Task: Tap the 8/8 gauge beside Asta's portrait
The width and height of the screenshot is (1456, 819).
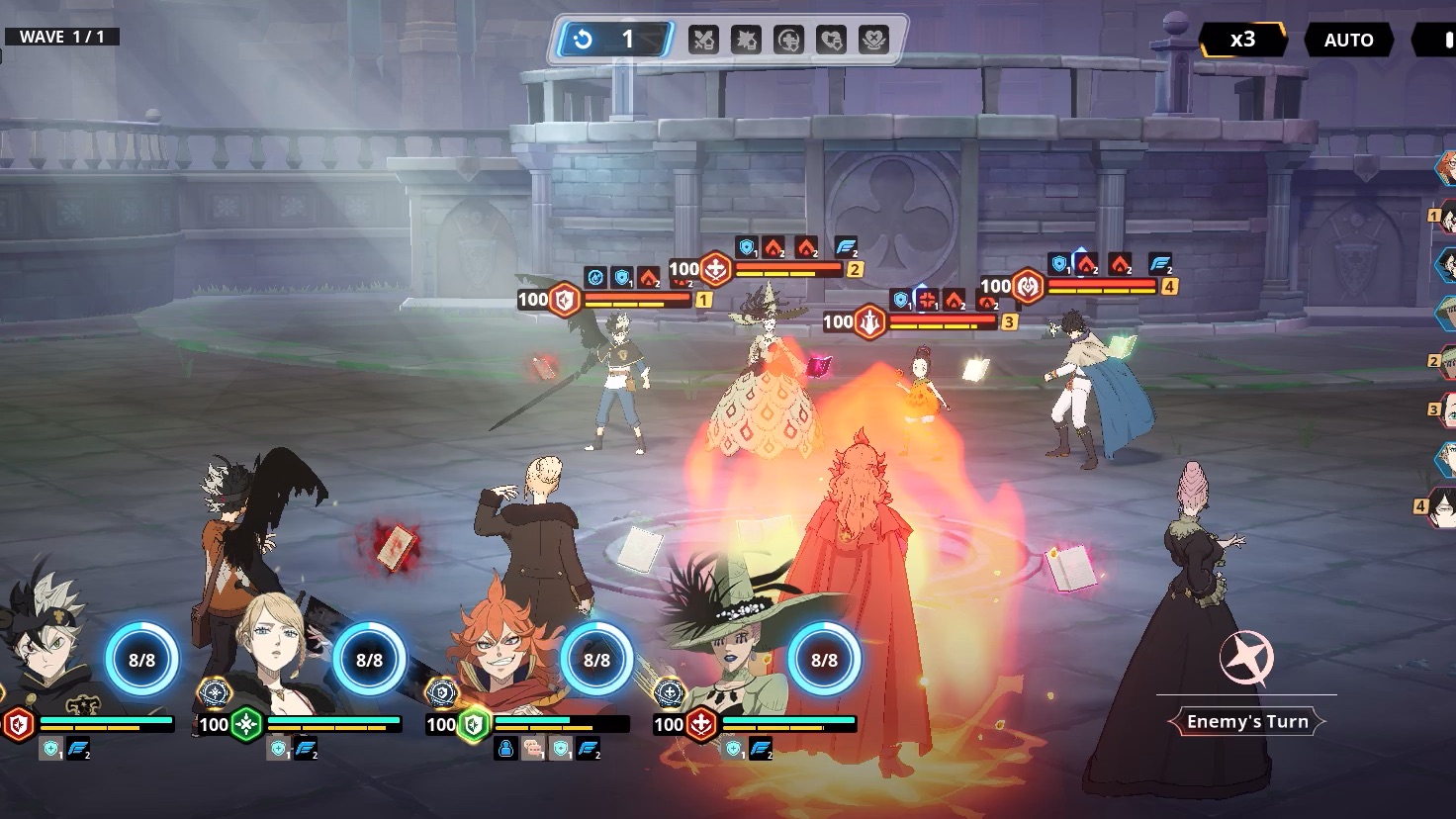Action: click(141, 660)
